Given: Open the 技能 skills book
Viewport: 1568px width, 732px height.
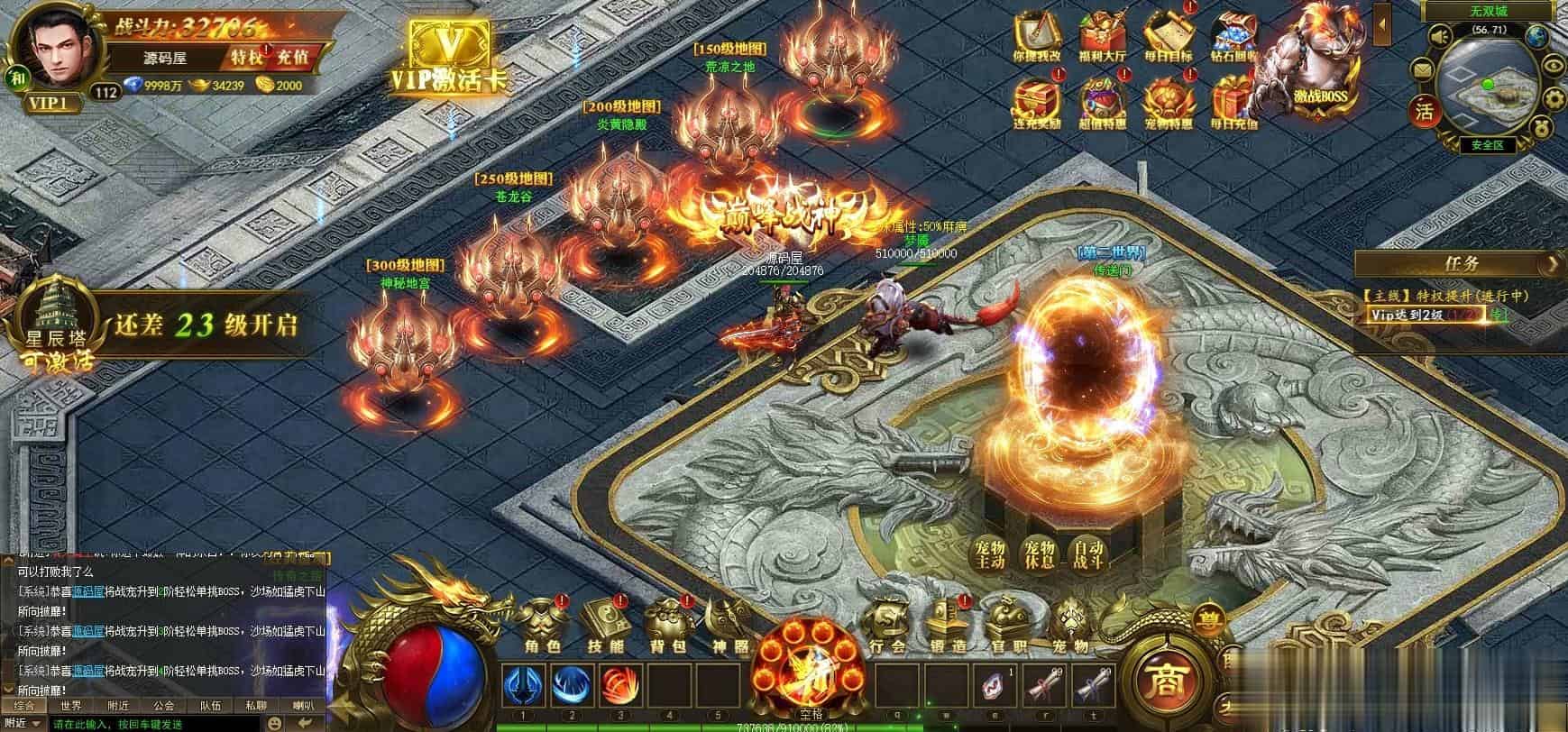Looking at the screenshot, I should [x=604, y=624].
